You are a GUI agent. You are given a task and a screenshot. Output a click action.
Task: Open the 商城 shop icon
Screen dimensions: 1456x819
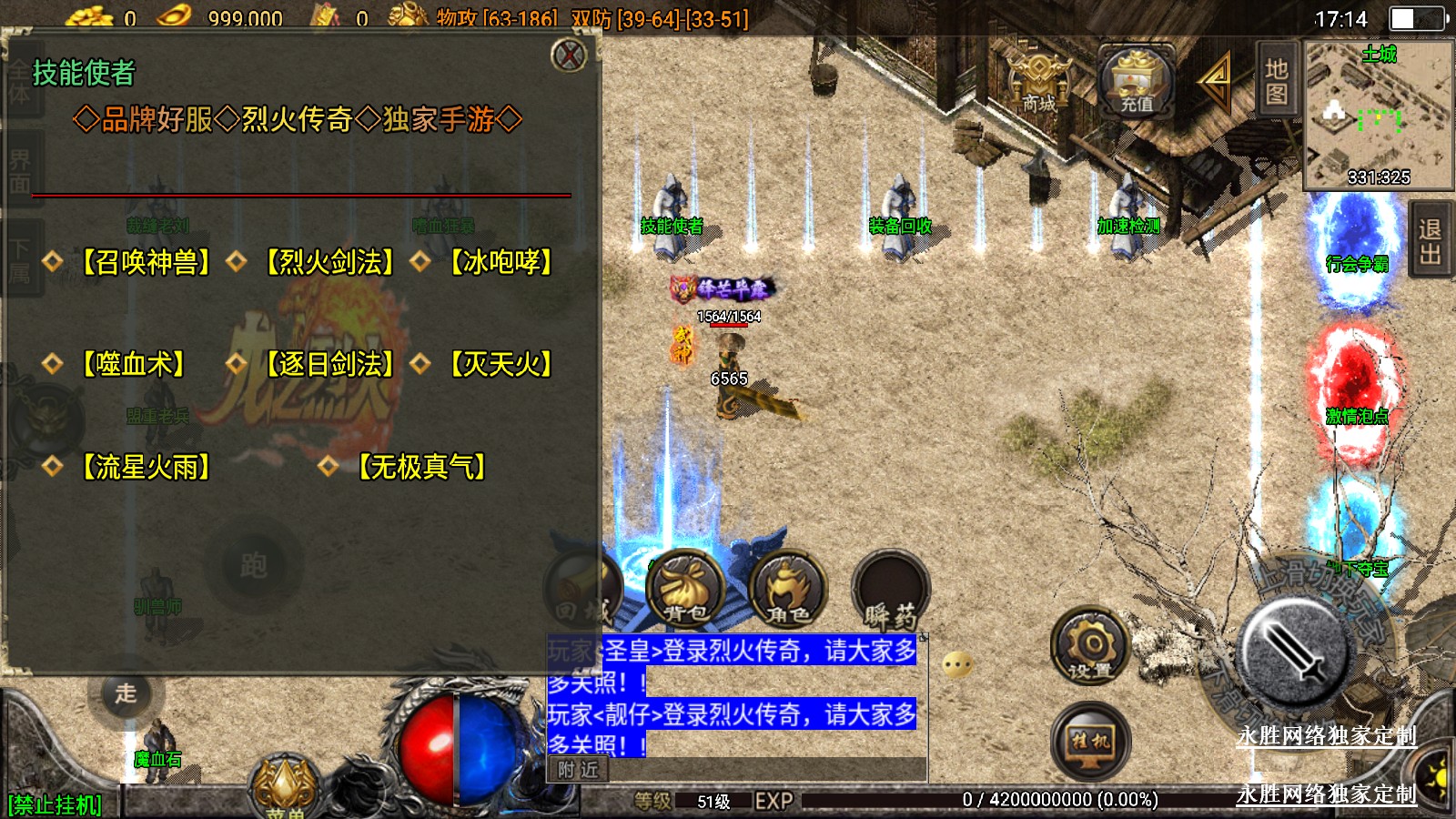(x=1038, y=84)
